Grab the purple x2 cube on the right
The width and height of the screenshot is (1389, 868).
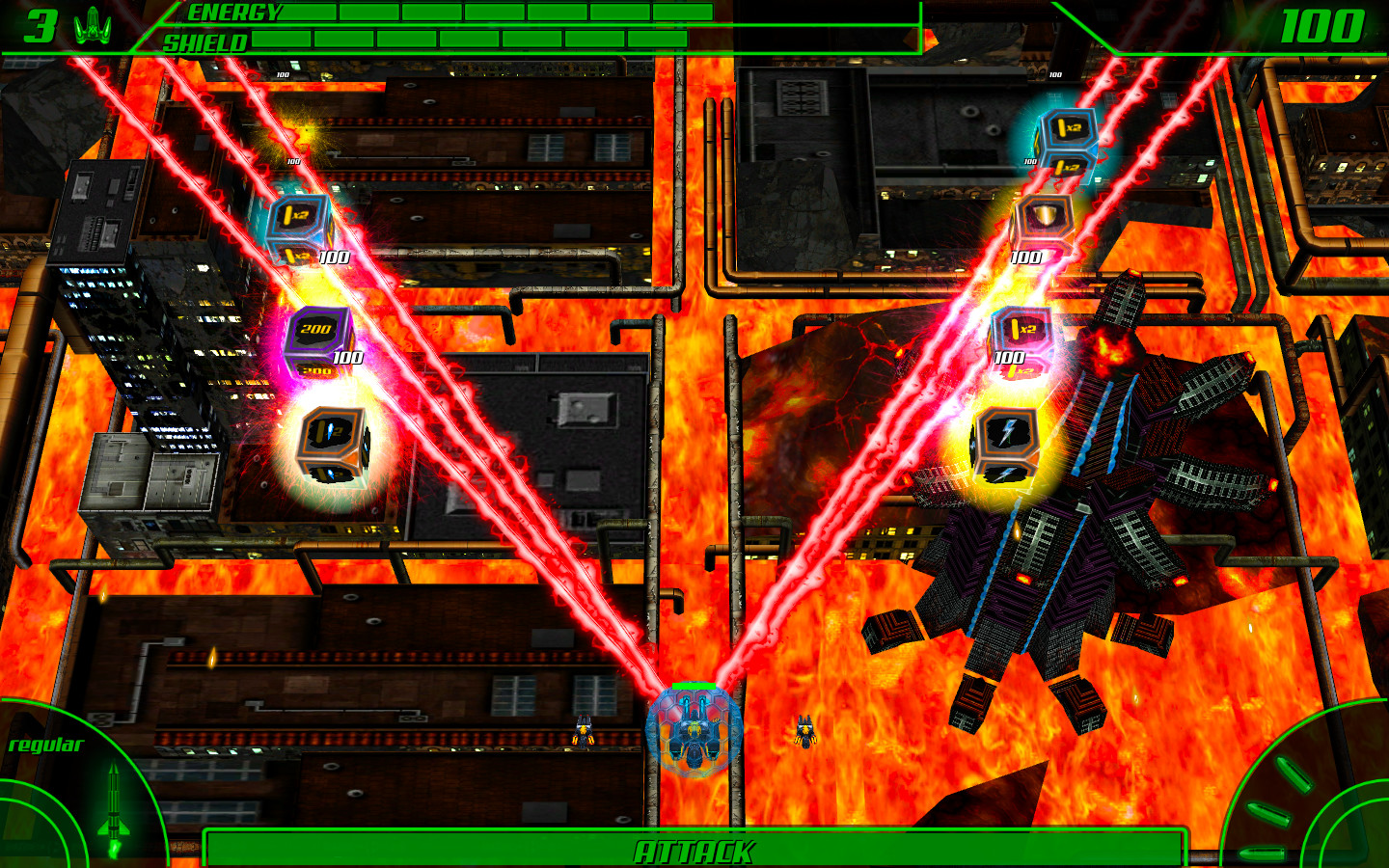click(x=1021, y=329)
